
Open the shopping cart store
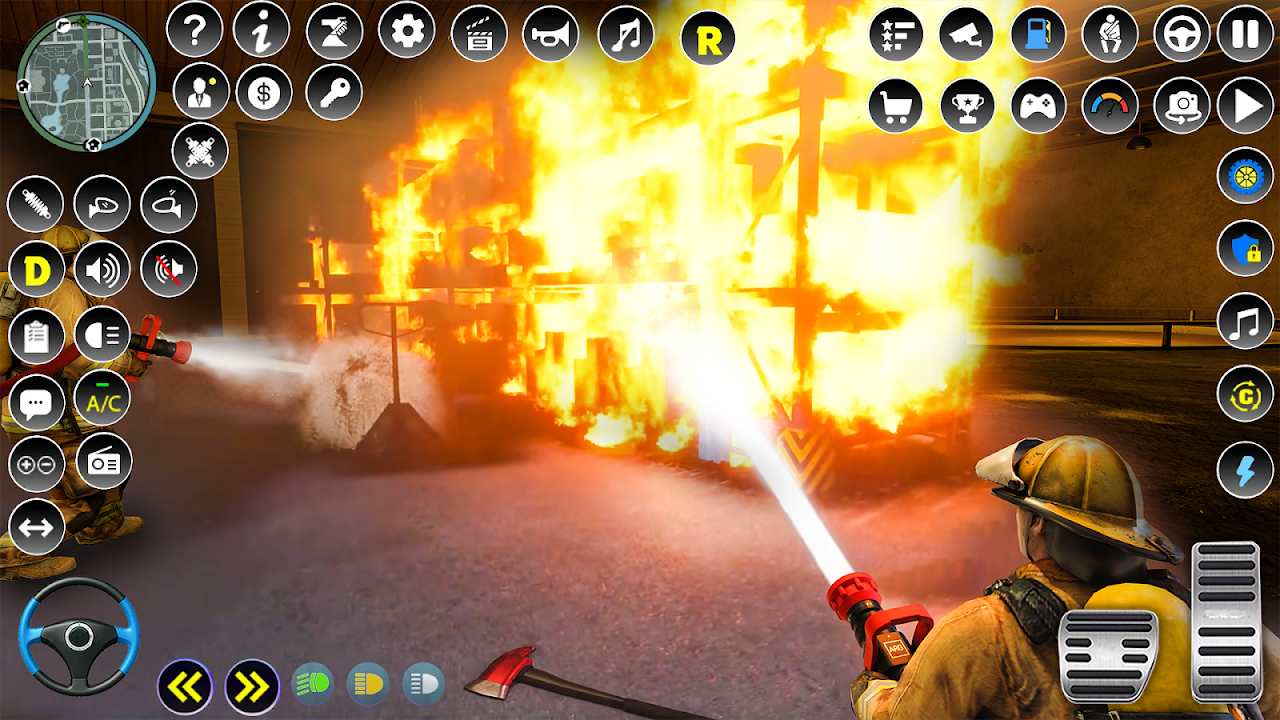(x=895, y=105)
